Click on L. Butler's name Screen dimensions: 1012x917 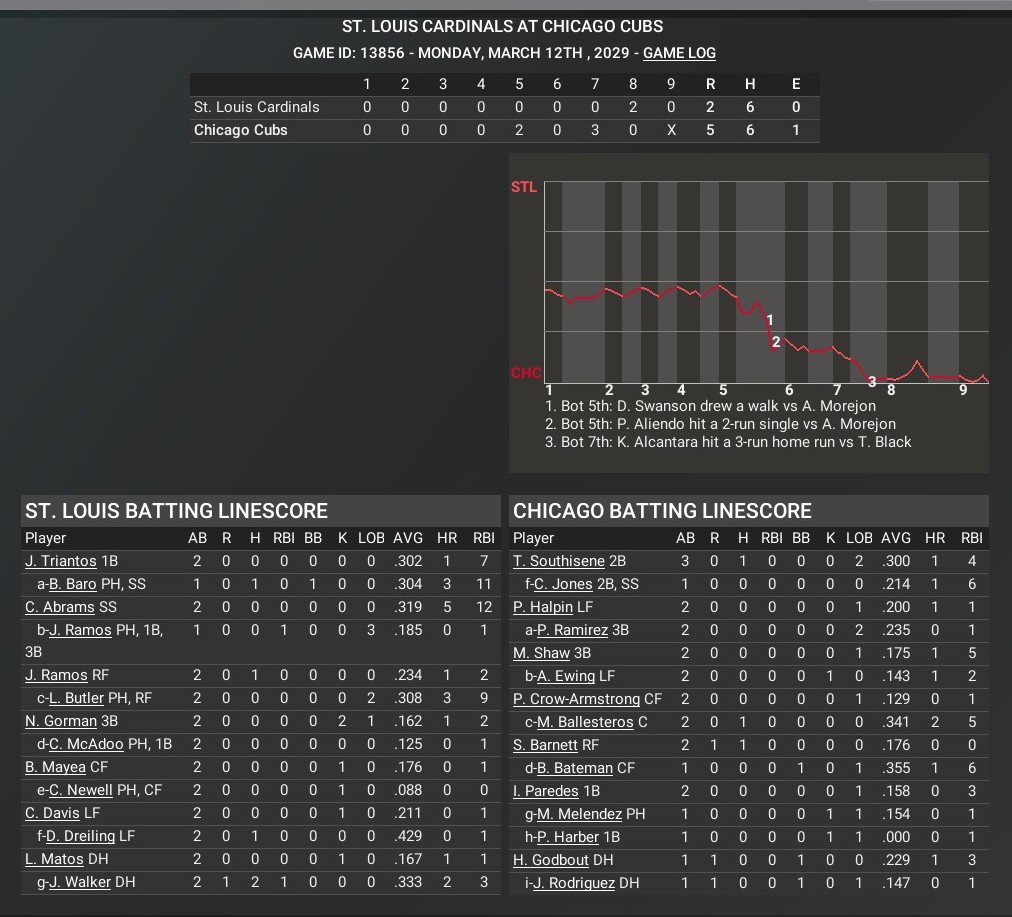(x=76, y=698)
